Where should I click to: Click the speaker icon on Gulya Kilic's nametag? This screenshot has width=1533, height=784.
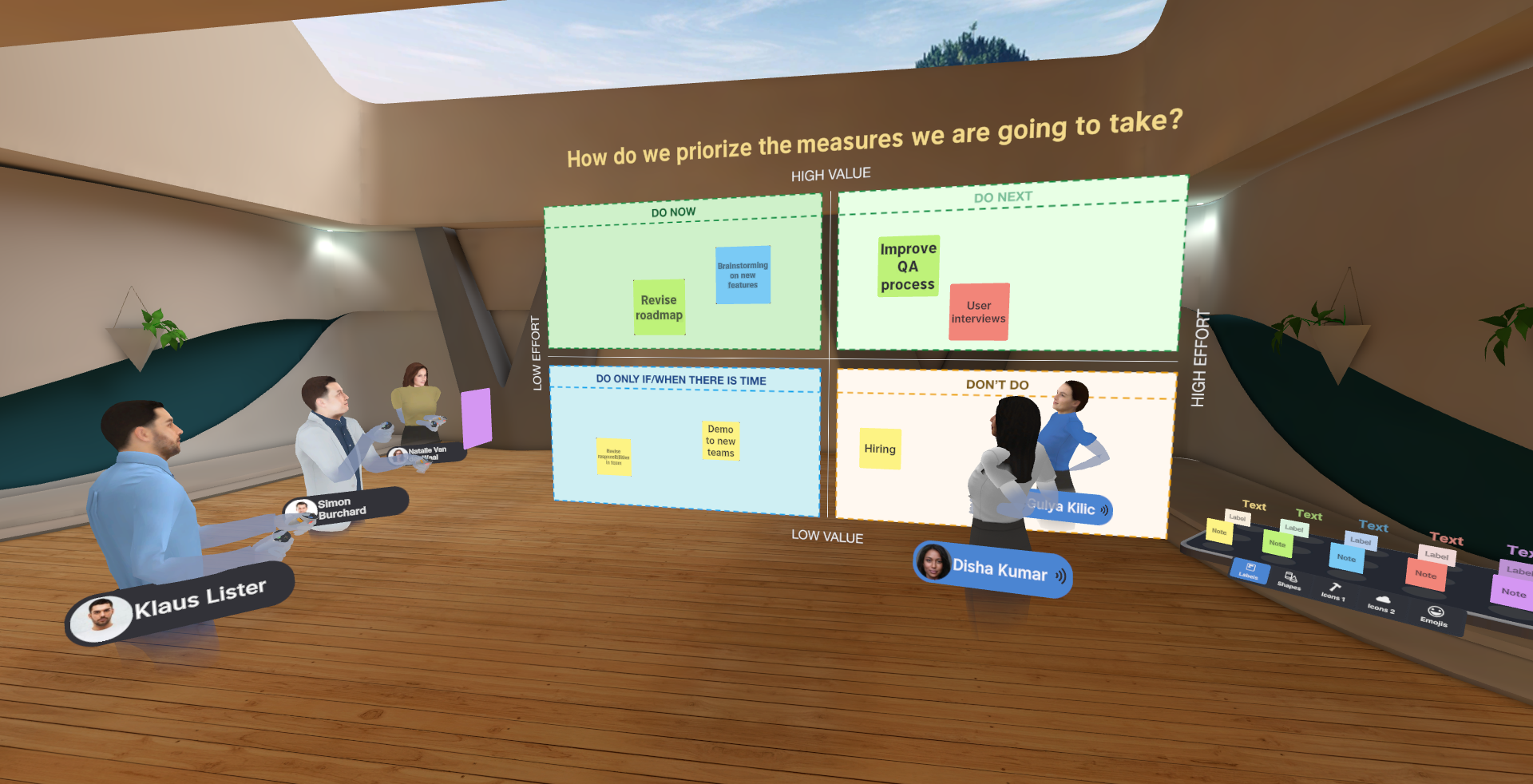click(1103, 509)
